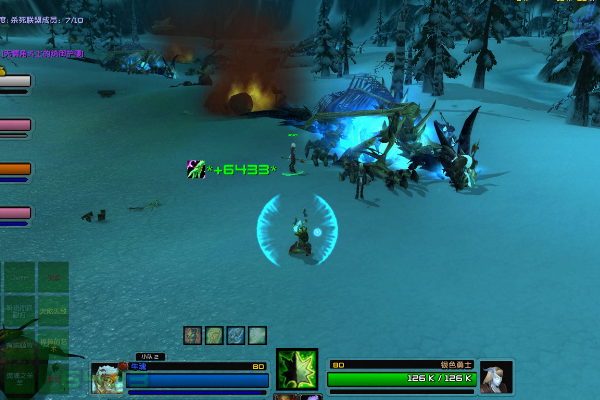600x400 pixels.
Task: Select the orange party member frame
Action: pos(16,169)
